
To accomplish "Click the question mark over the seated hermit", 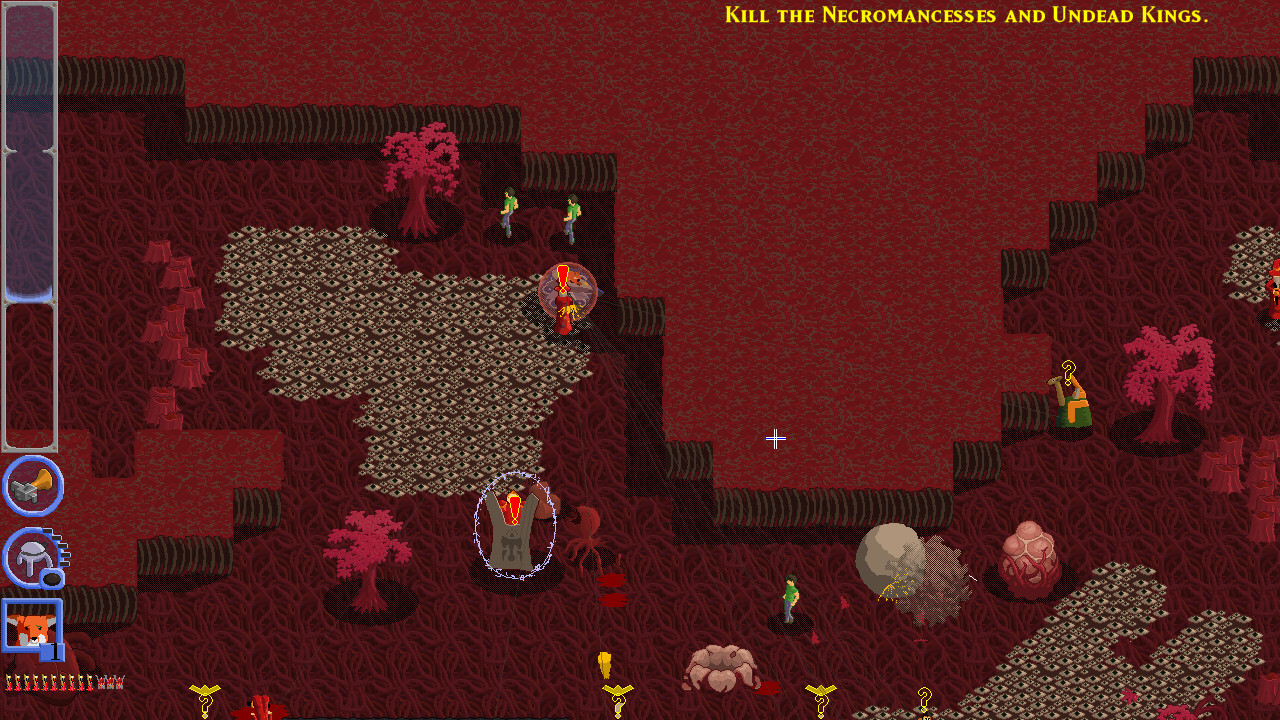I will tap(1069, 372).
